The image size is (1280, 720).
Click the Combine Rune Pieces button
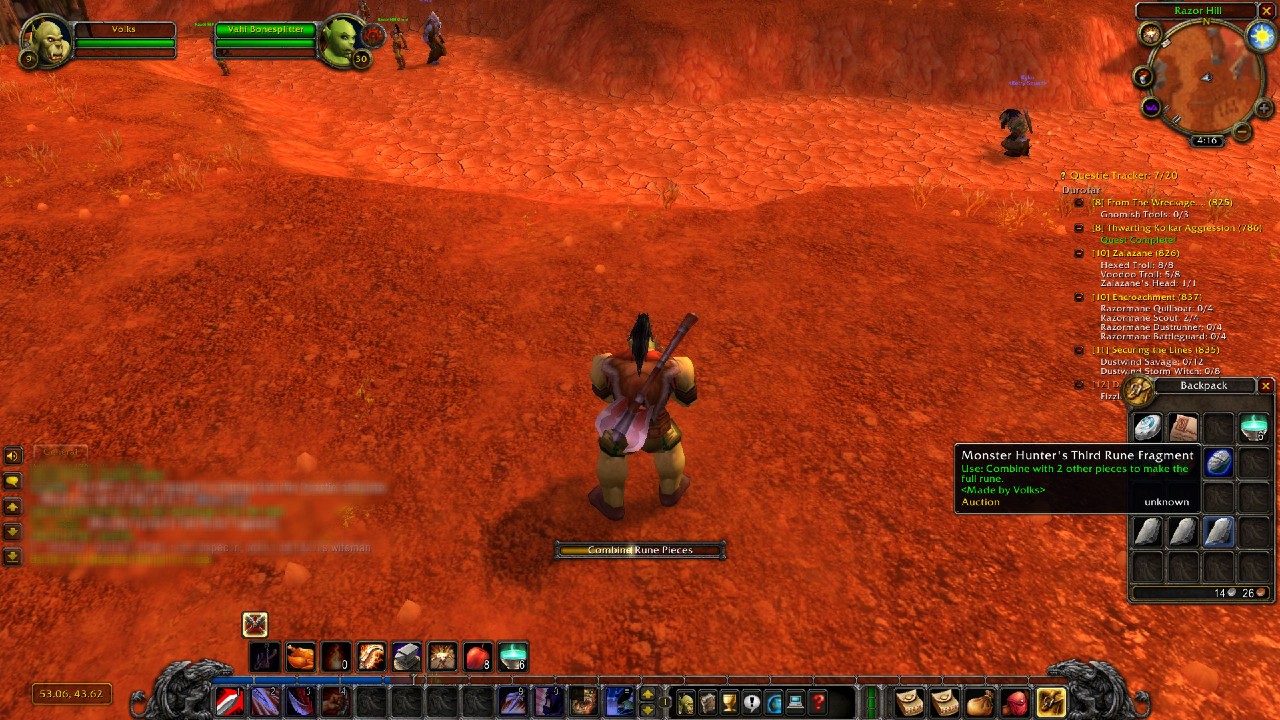coord(640,549)
